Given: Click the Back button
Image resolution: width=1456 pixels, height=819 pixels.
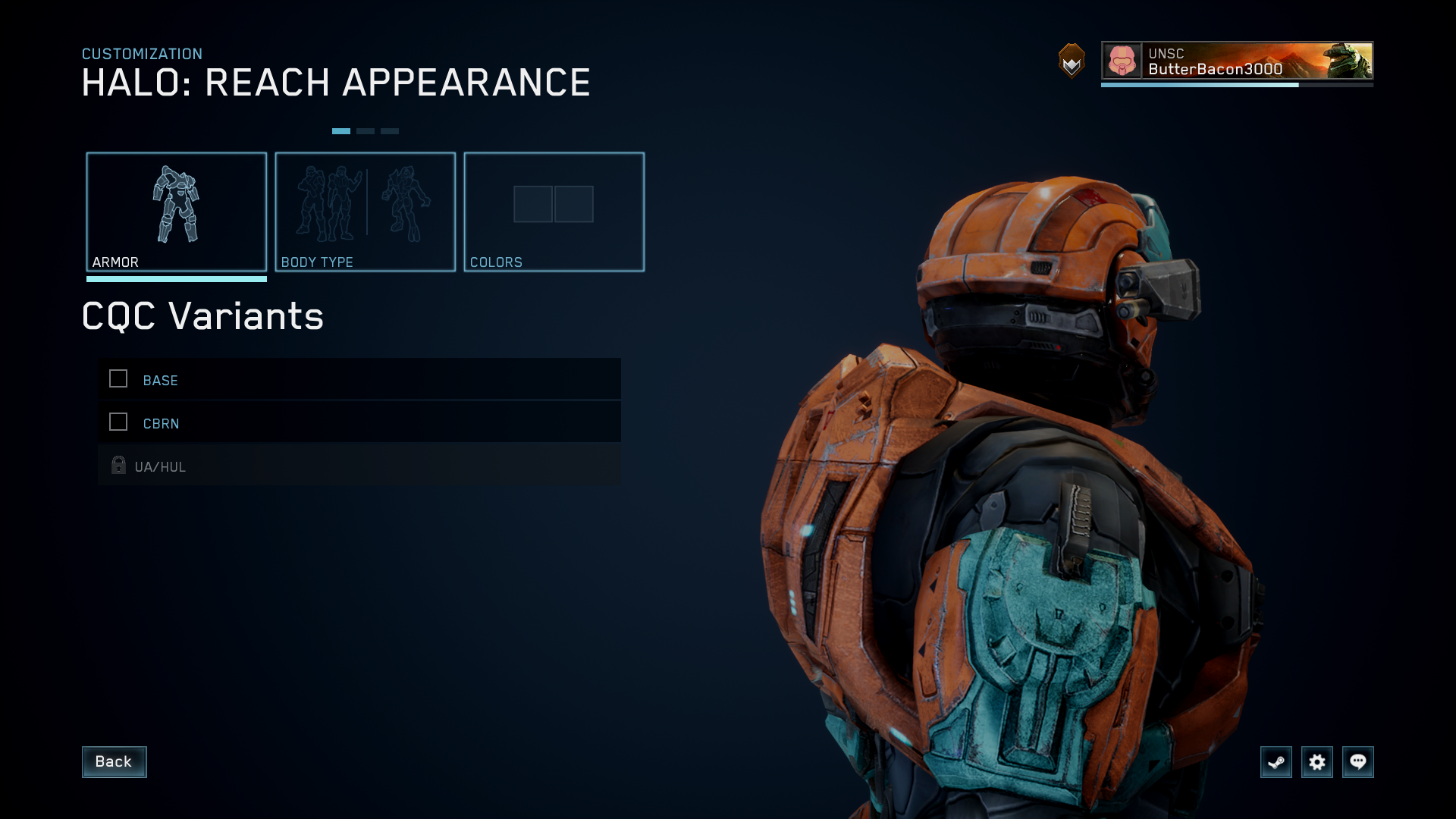Looking at the screenshot, I should click(114, 761).
